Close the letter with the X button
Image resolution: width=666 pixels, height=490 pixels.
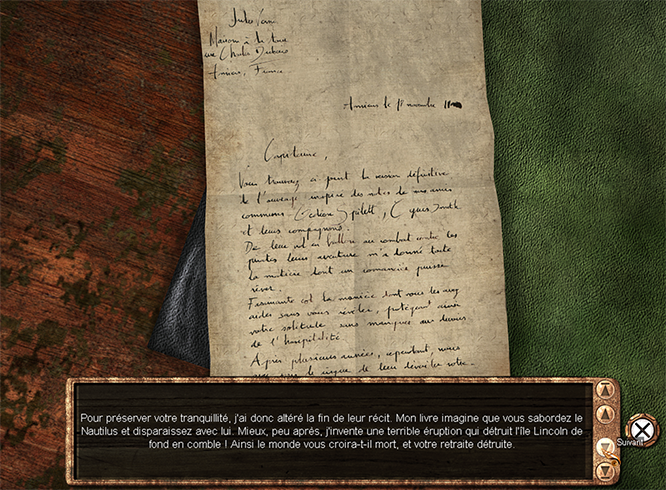(x=643, y=430)
